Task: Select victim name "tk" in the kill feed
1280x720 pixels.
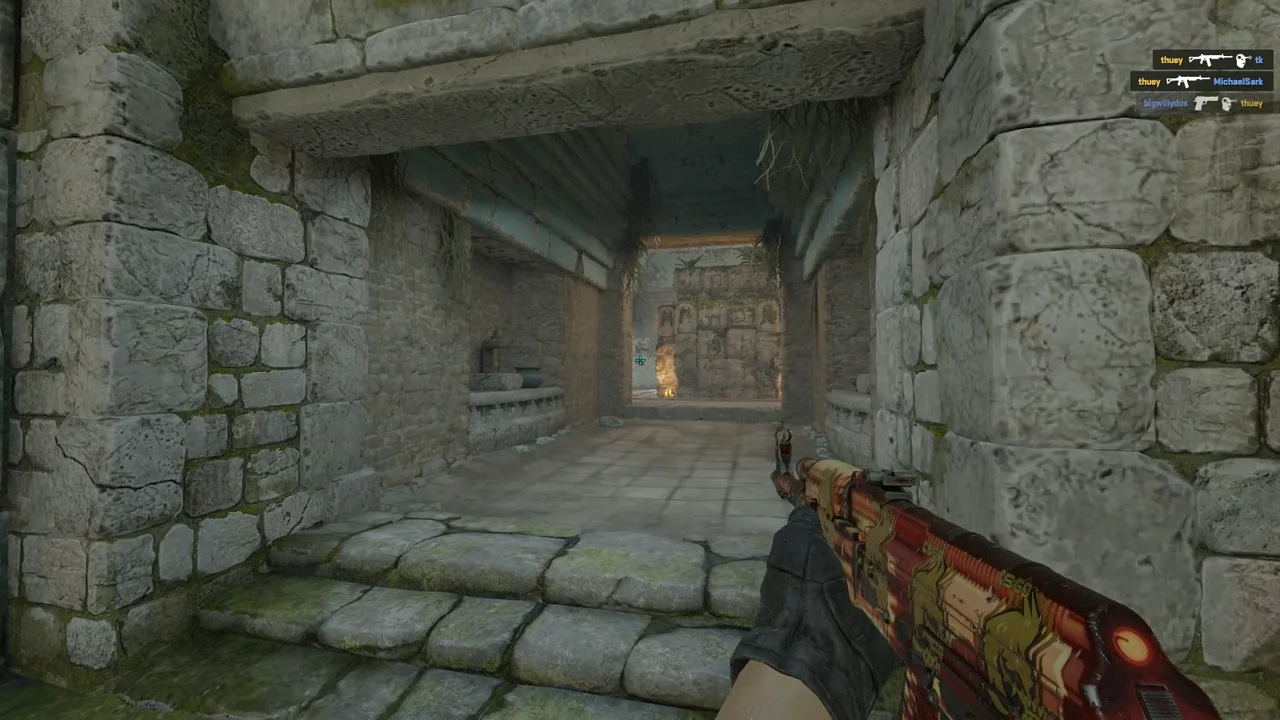Action: tap(1259, 60)
